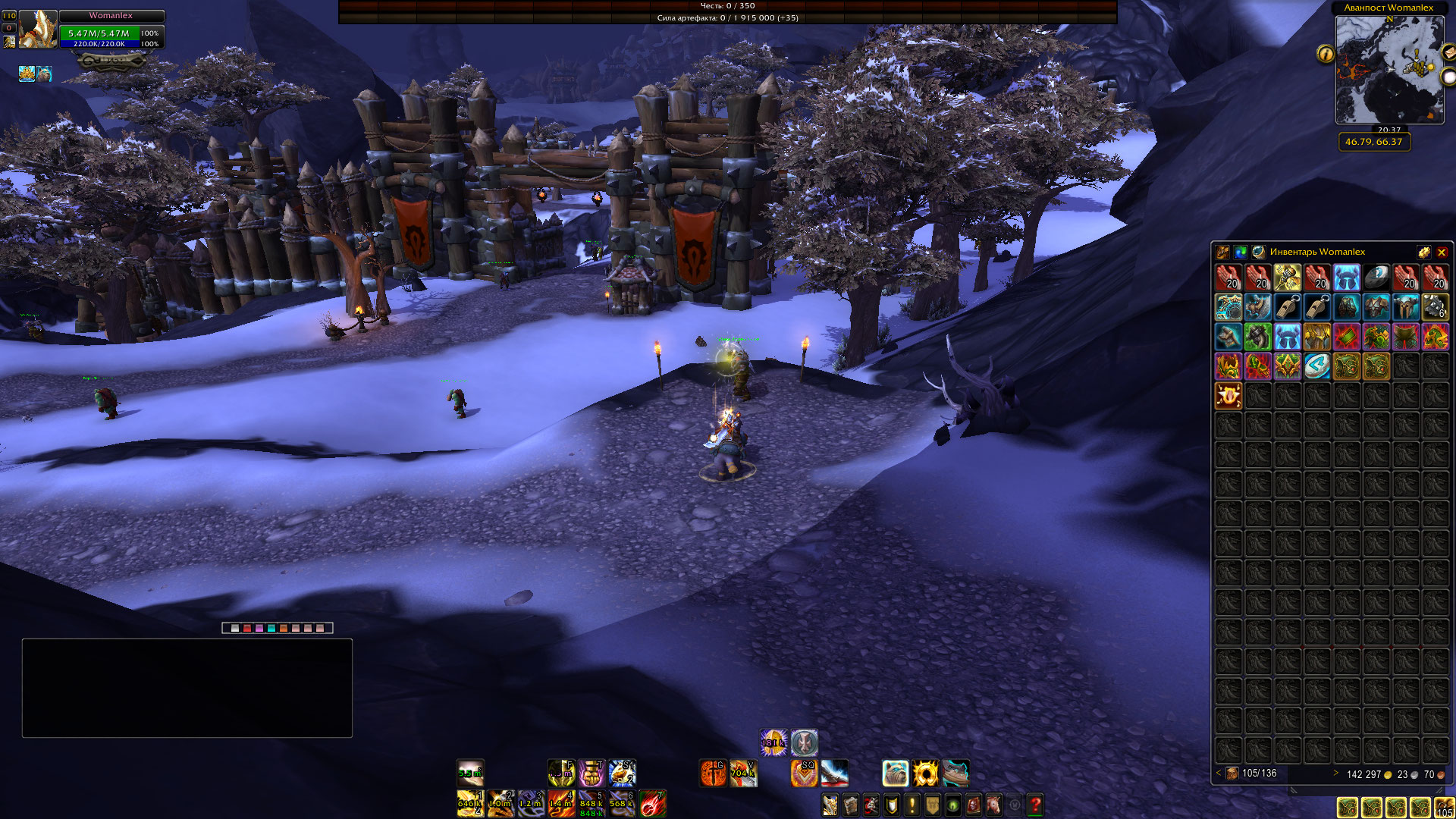Open mail indicator on minimap edge

1448,52
